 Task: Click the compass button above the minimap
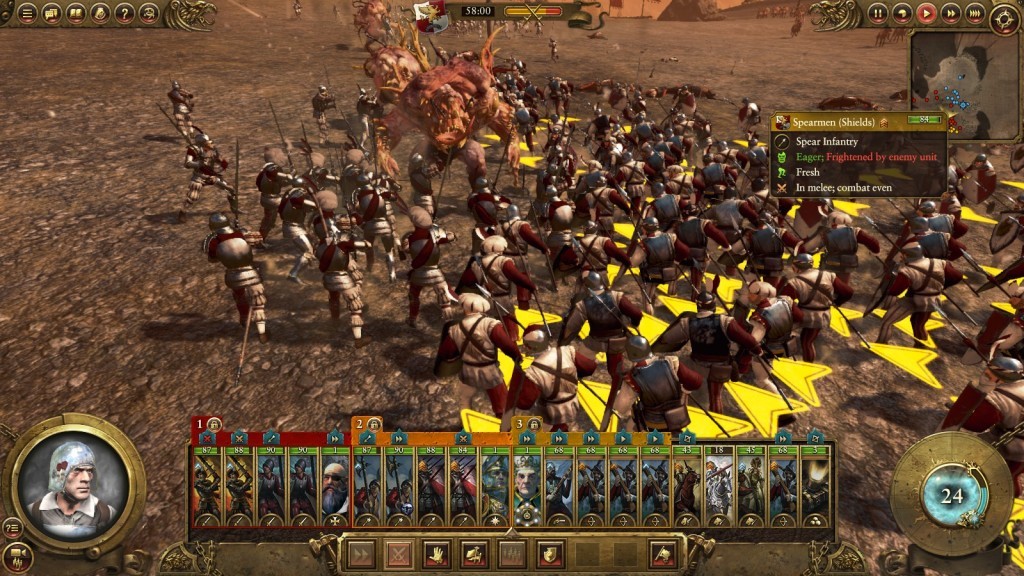tap(1003, 18)
